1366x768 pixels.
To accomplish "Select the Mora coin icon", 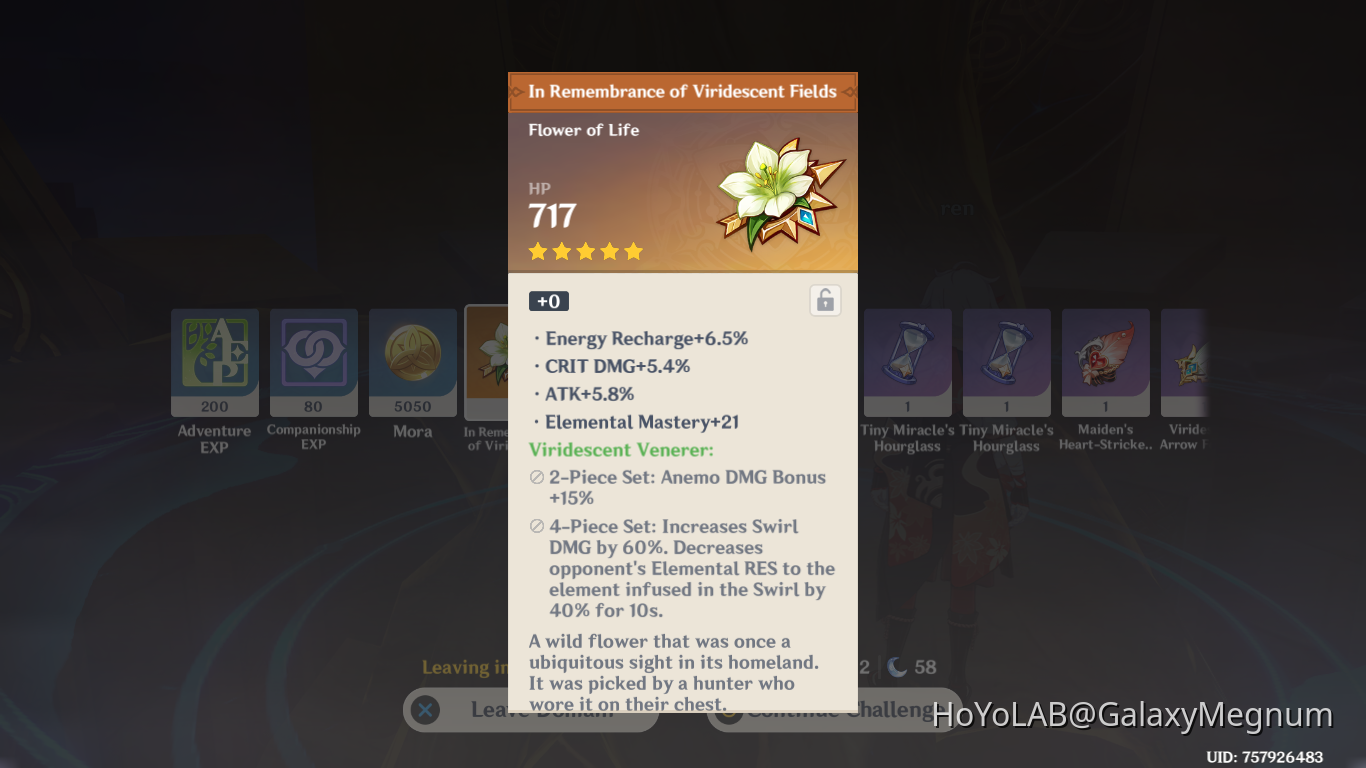I will pos(412,352).
